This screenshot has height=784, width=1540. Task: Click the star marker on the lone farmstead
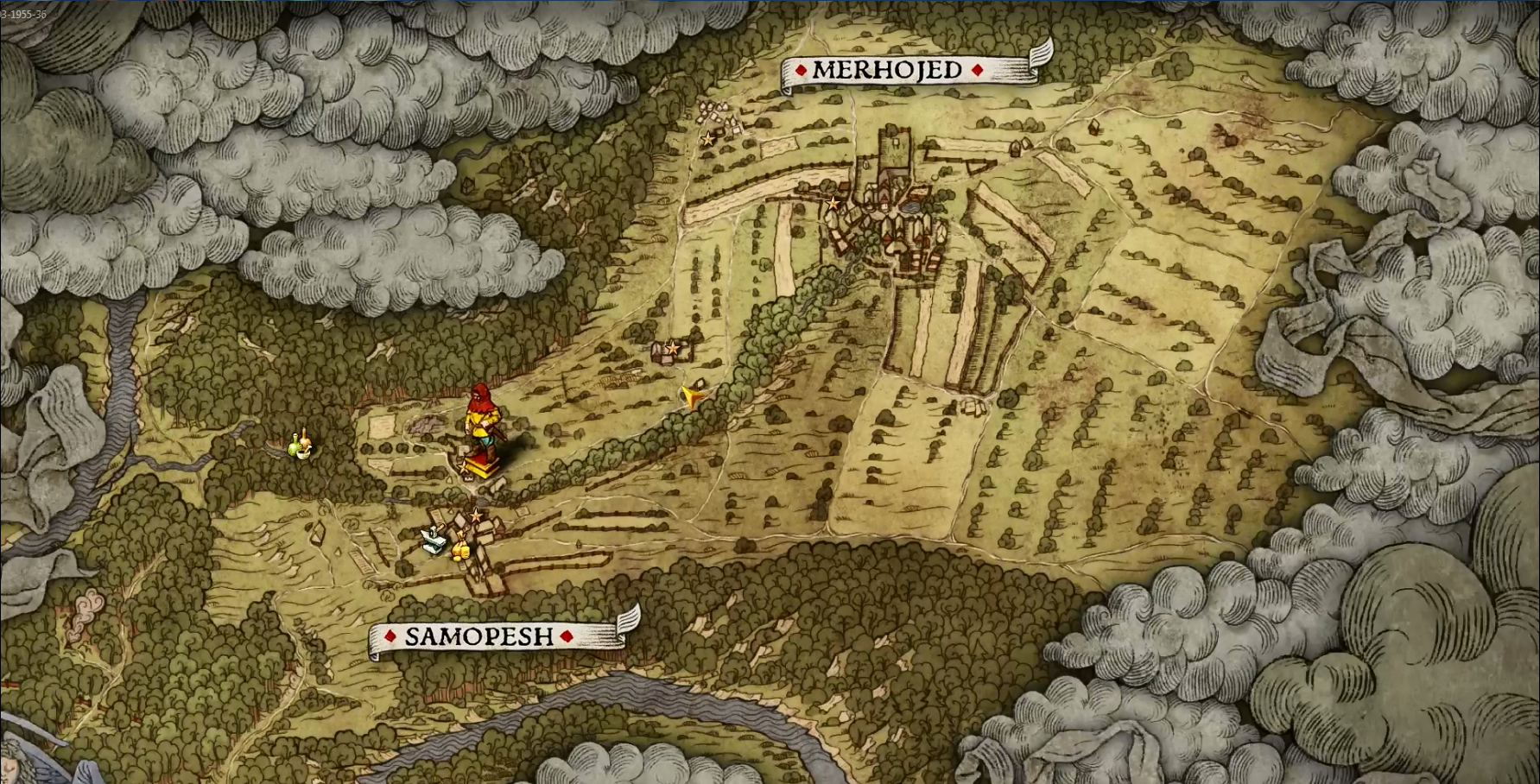[x=672, y=348]
